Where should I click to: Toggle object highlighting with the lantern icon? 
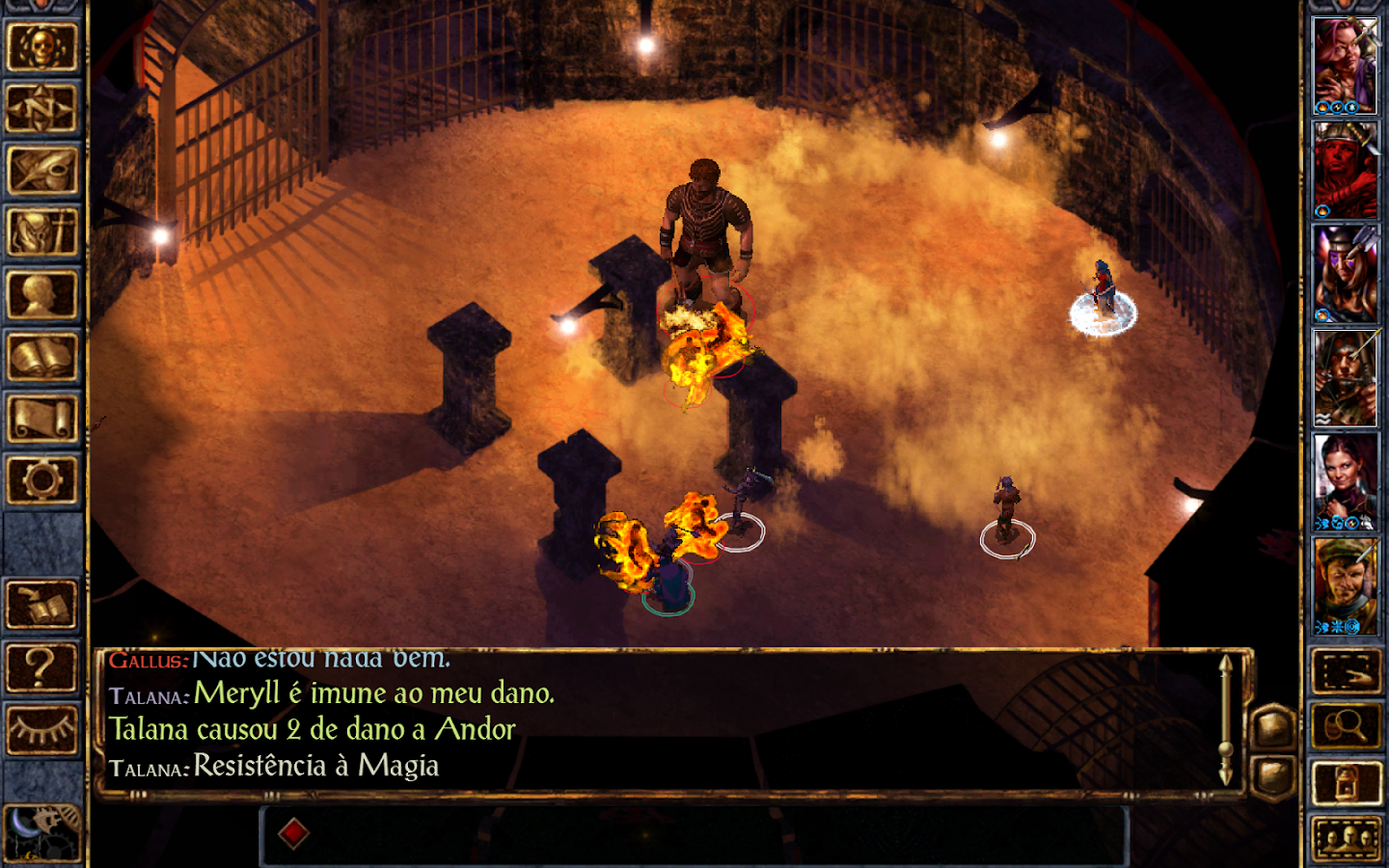pyautogui.click(x=1345, y=780)
